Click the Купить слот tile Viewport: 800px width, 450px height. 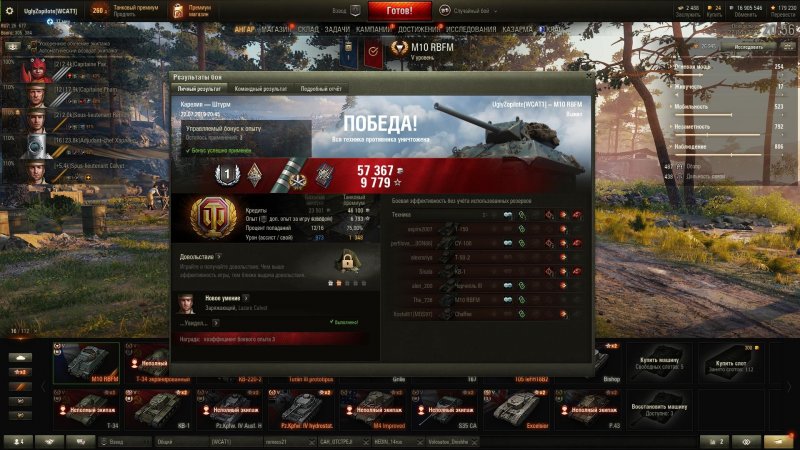click(x=734, y=362)
